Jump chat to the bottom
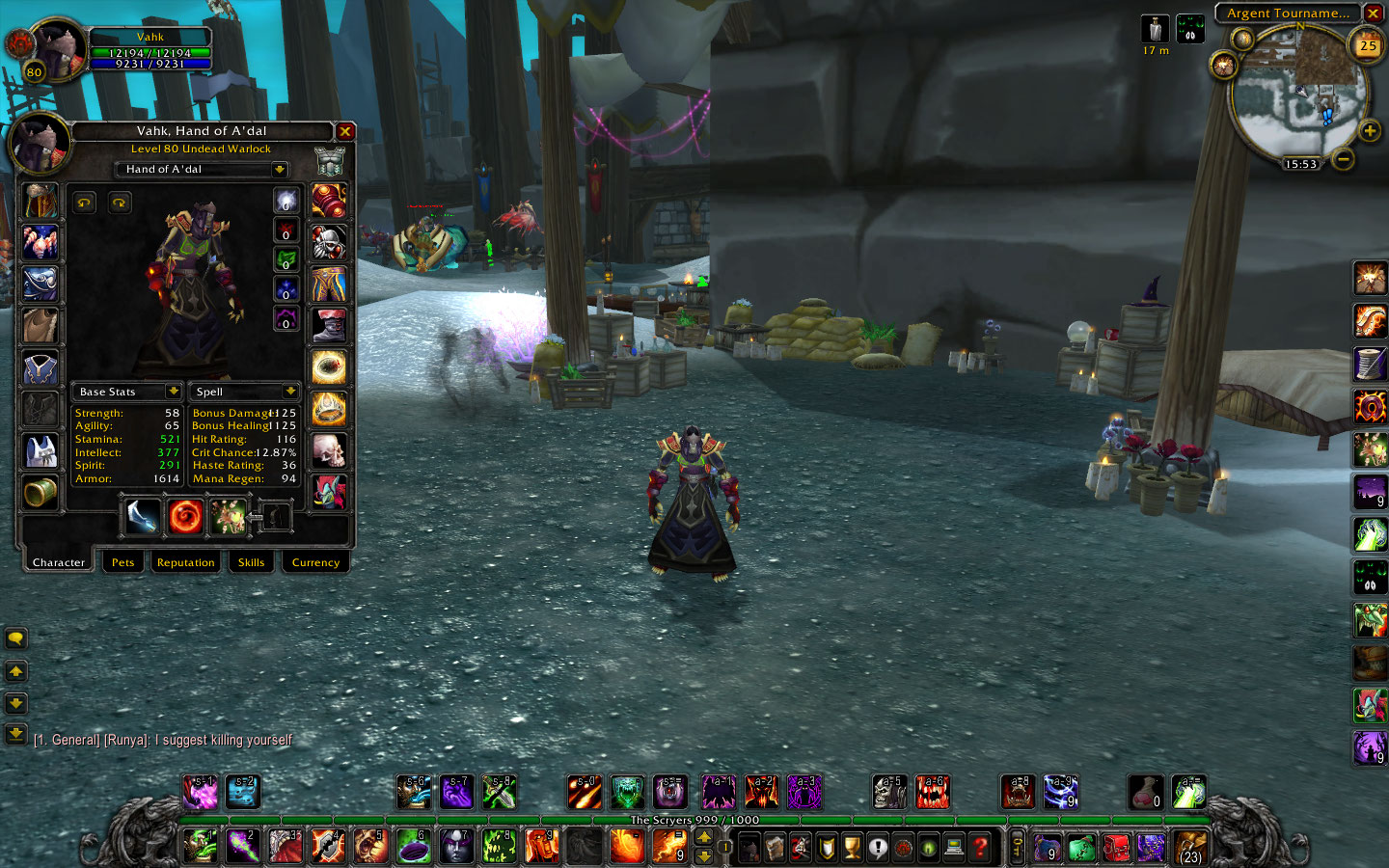This screenshot has width=1389, height=868. tap(15, 734)
